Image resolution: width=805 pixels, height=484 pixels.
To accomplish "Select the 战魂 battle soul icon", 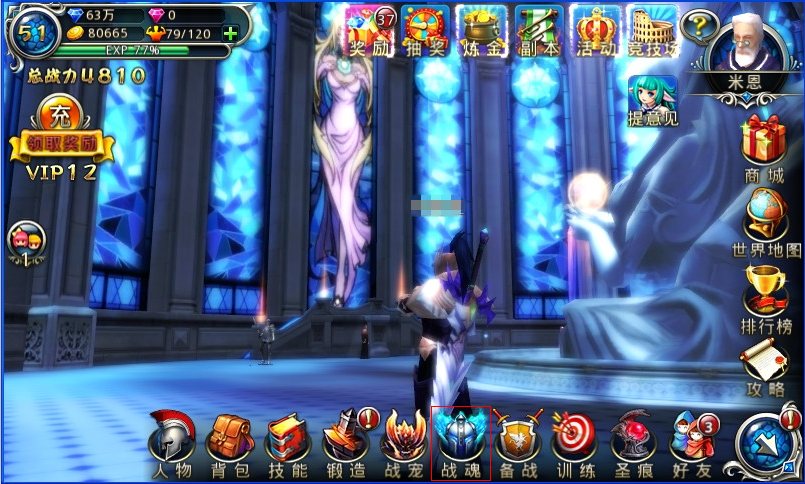I will pos(461,441).
